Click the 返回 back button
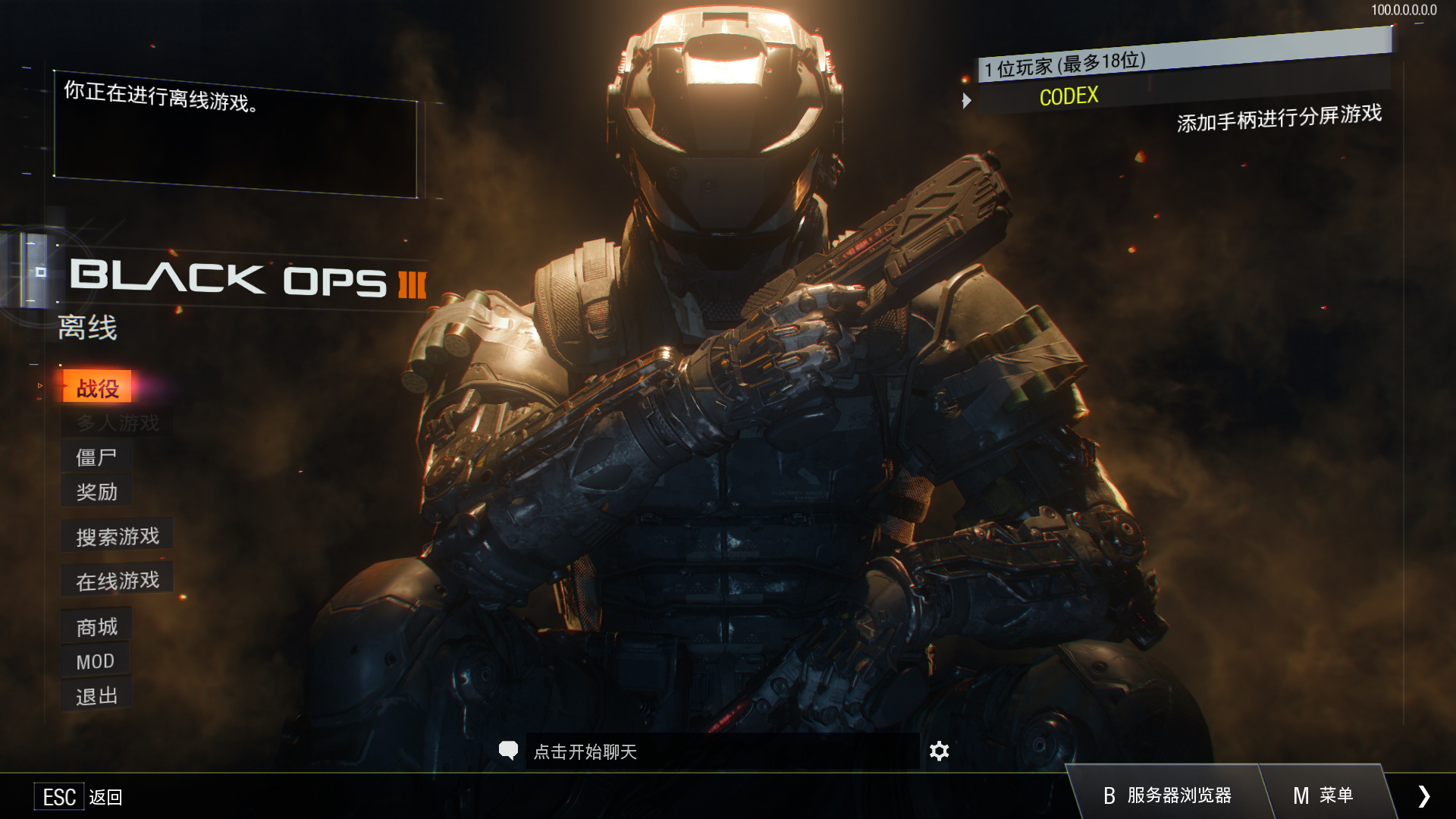The width and height of the screenshot is (1456, 819). tap(79, 796)
